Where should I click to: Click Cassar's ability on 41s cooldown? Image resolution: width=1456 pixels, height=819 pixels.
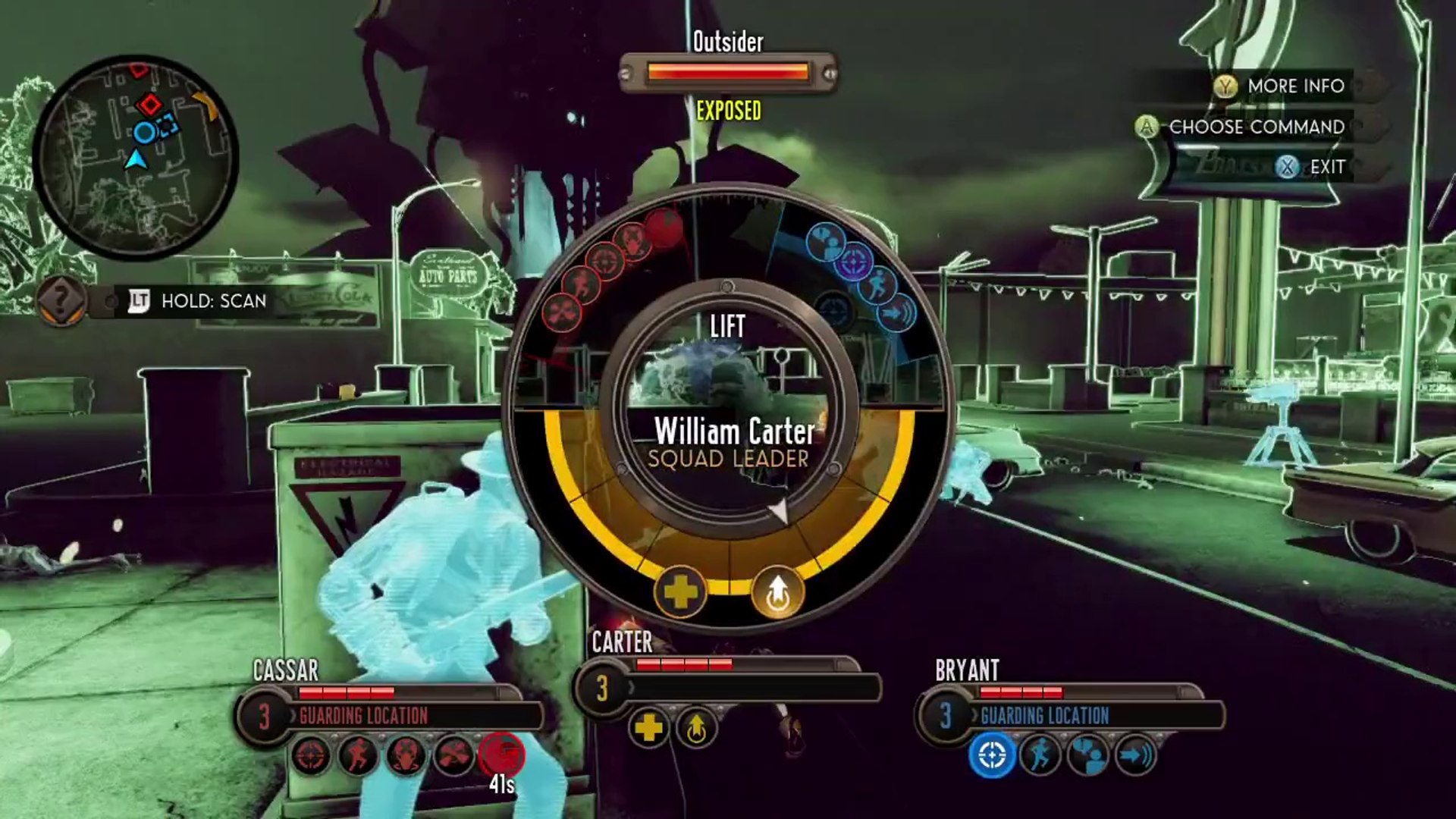coord(501,755)
